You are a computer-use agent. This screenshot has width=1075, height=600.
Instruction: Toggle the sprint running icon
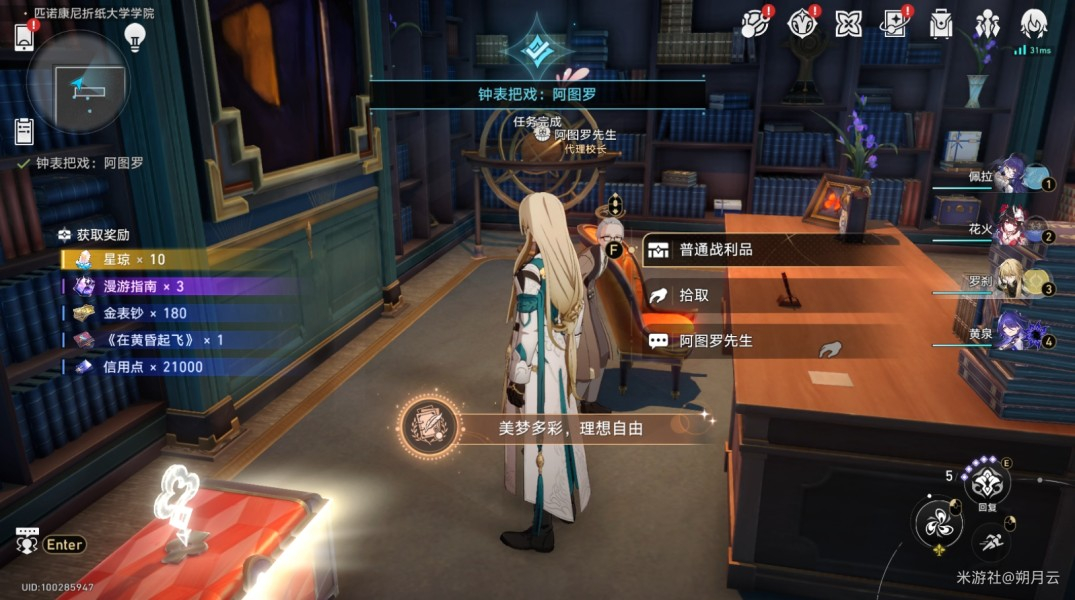(990, 544)
